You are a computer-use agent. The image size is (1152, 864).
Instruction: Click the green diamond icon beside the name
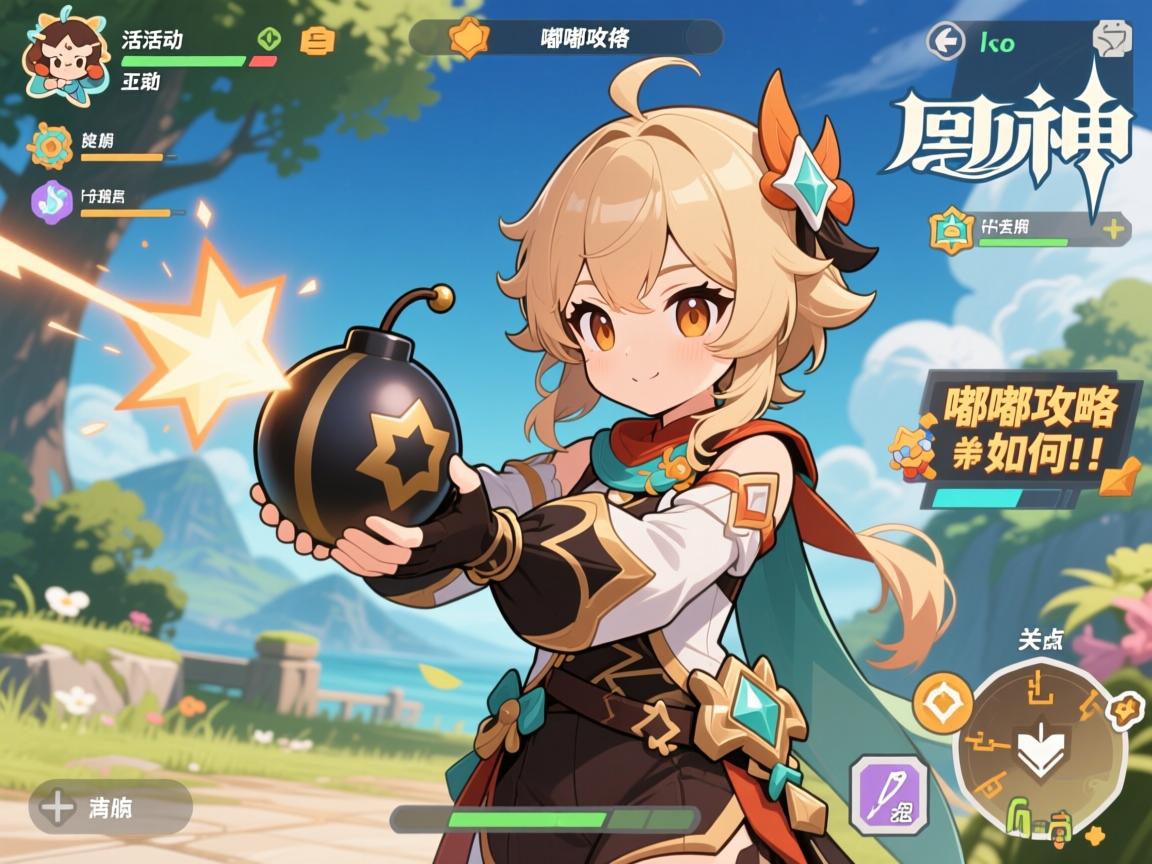pyautogui.click(x=269, y=39)
